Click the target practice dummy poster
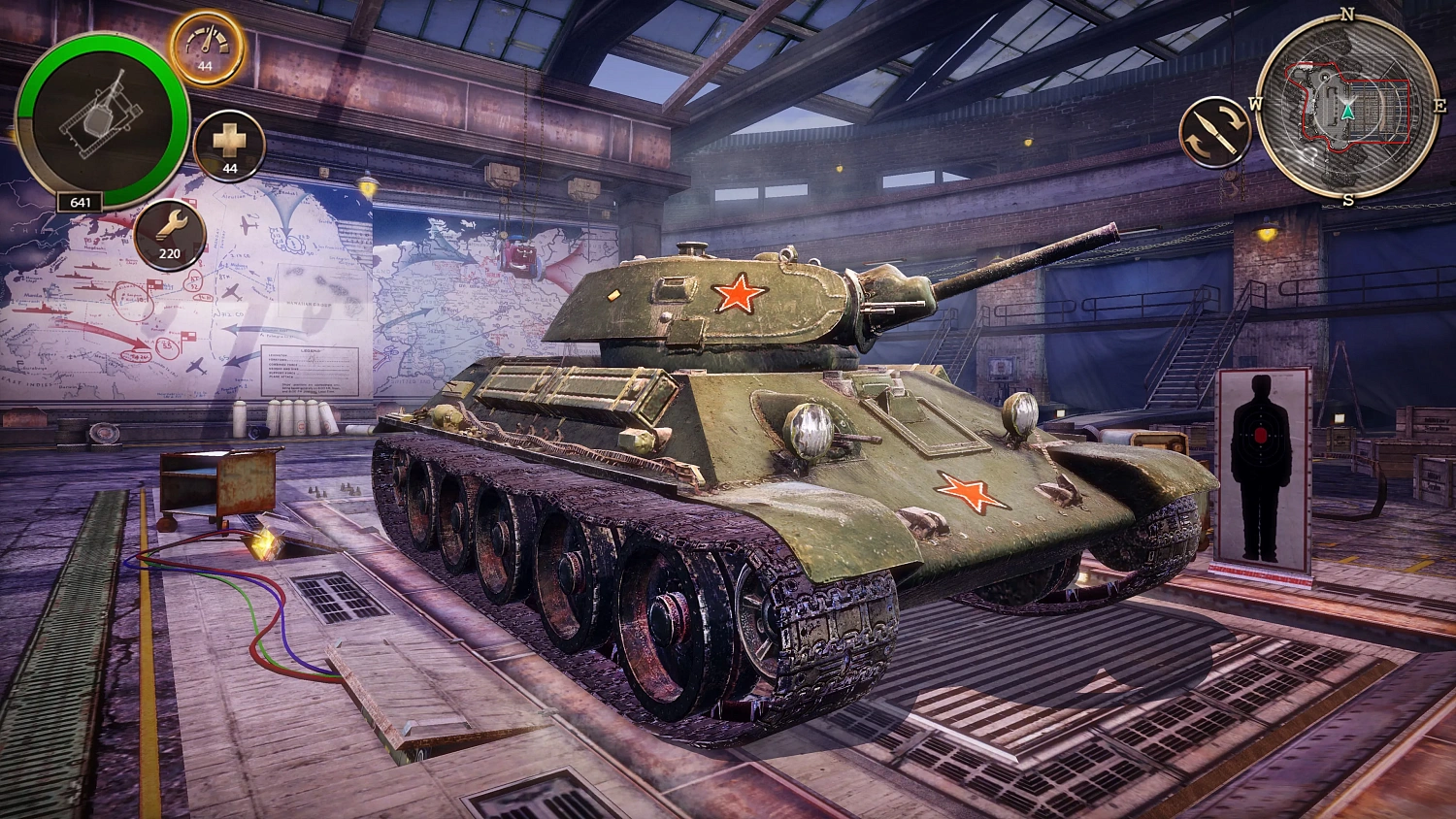Image resolution: width=1456 pixels, height=819 pixels. pos(1260,466)
